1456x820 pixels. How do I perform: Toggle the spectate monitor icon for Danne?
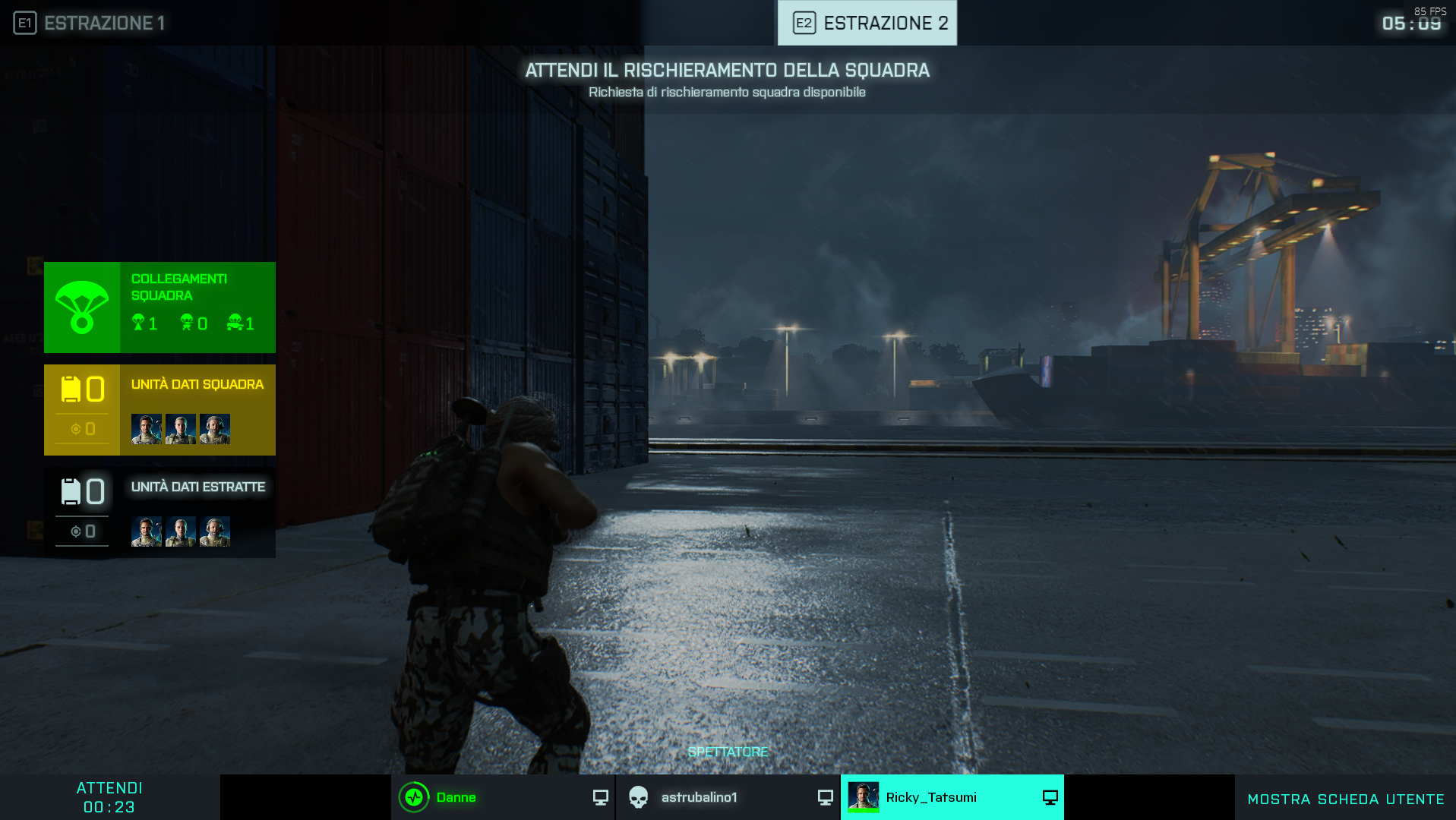point(600,797)
